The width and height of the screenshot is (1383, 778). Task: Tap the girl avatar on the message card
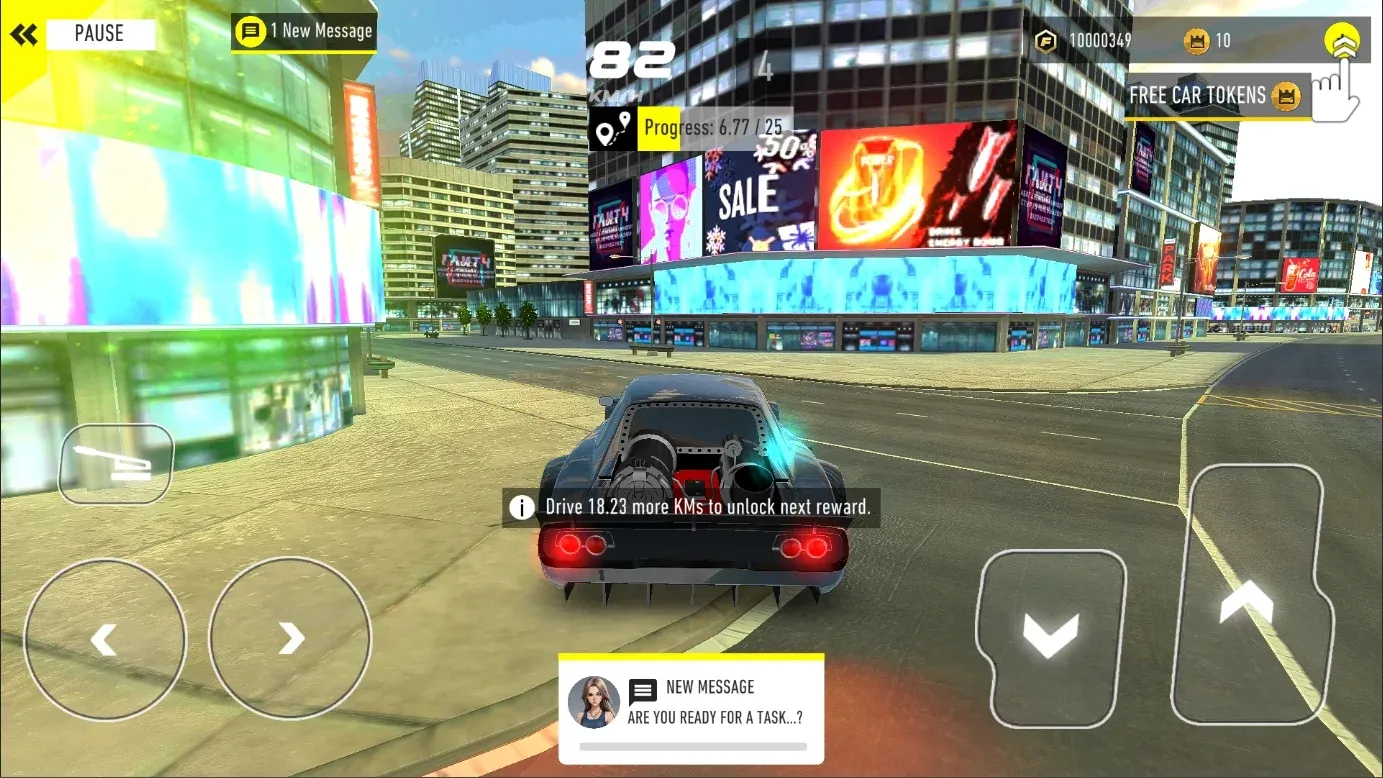593,702
